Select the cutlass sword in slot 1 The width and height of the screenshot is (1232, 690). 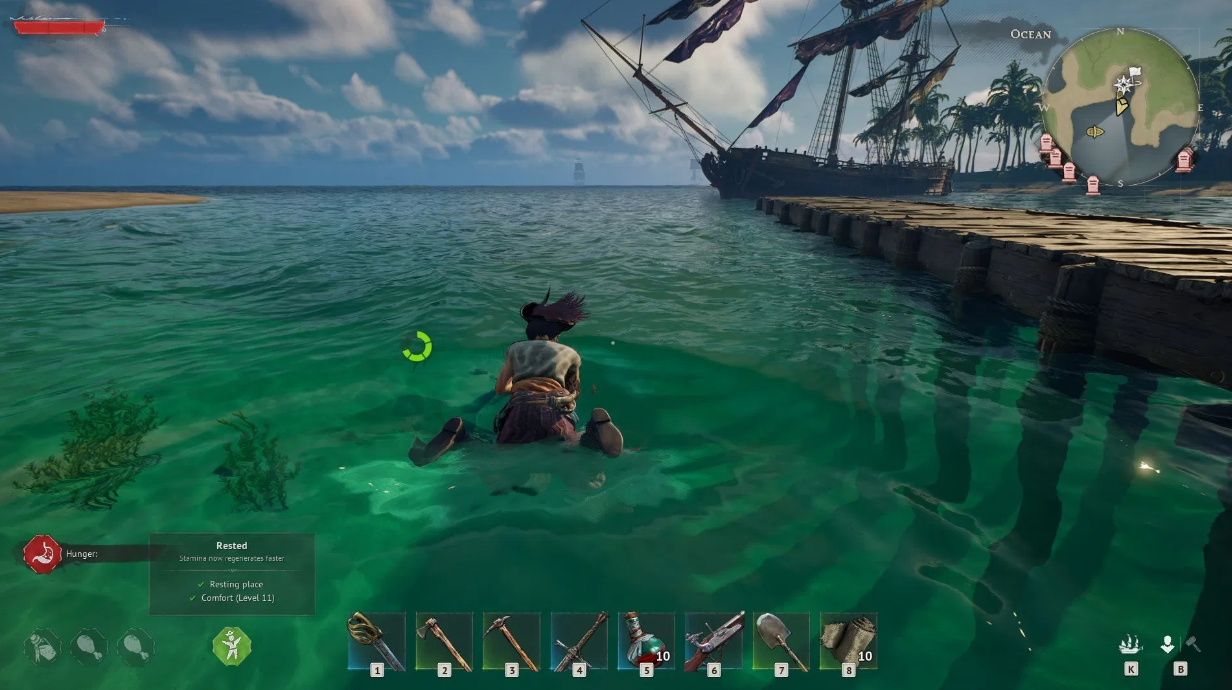[x=377, y=640]
